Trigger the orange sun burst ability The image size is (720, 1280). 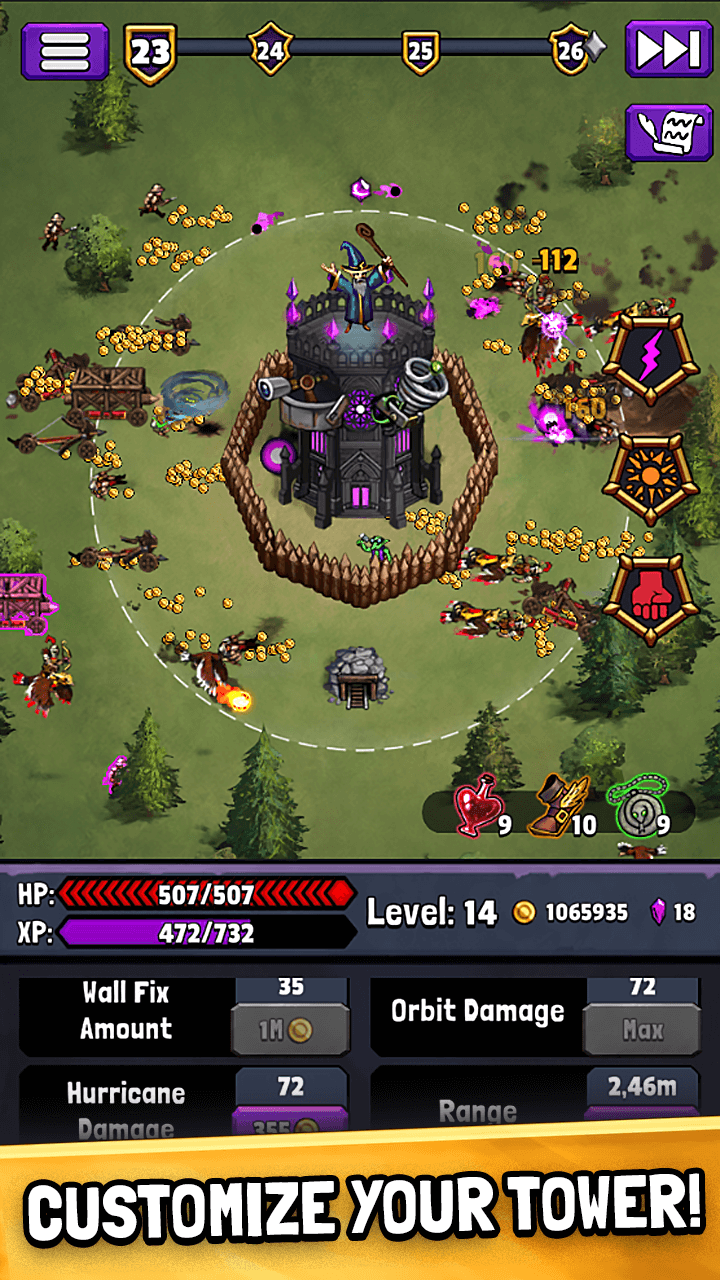[649, 478]
